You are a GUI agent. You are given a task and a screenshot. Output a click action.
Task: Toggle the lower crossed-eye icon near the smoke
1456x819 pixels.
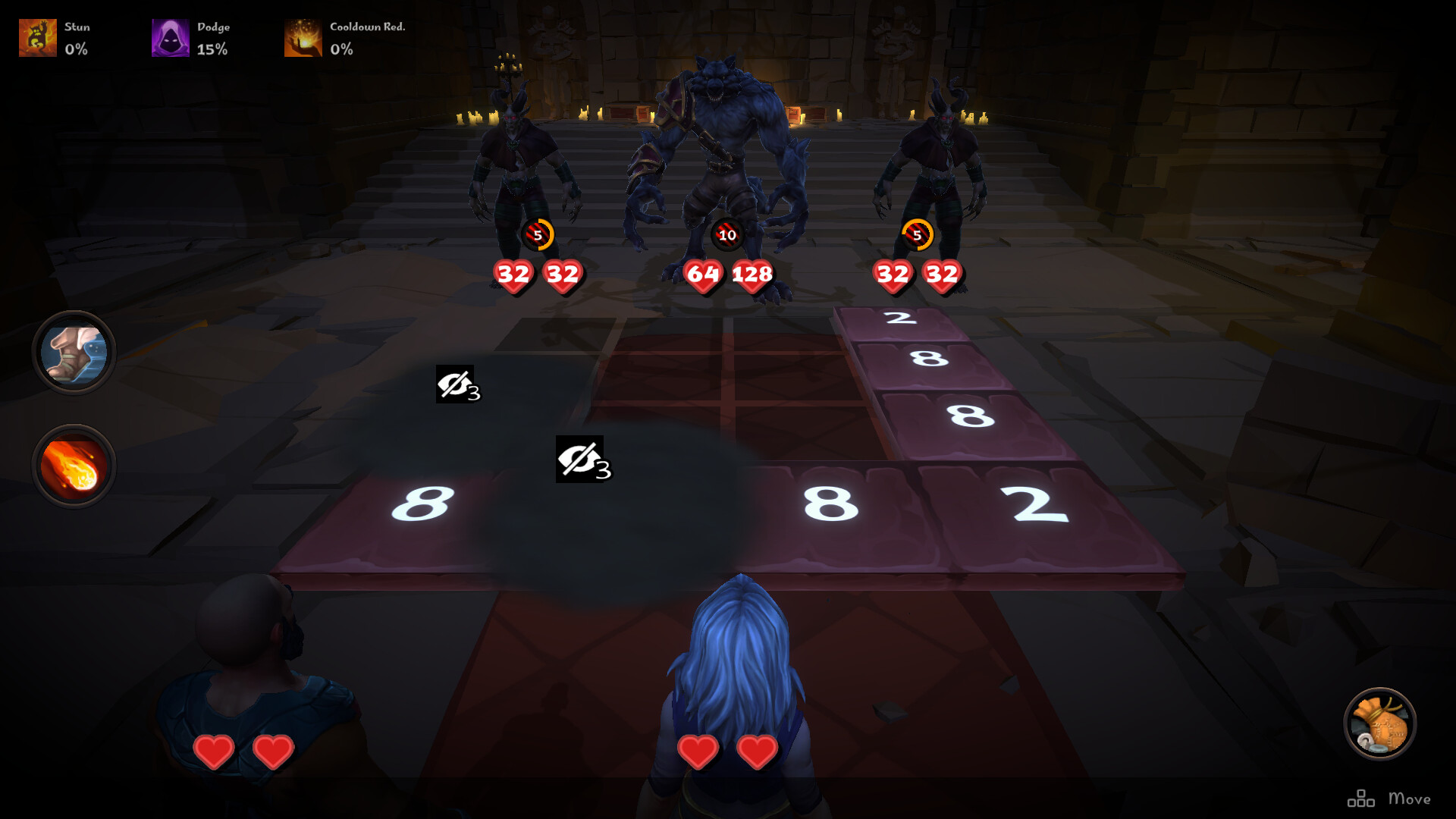580,460
